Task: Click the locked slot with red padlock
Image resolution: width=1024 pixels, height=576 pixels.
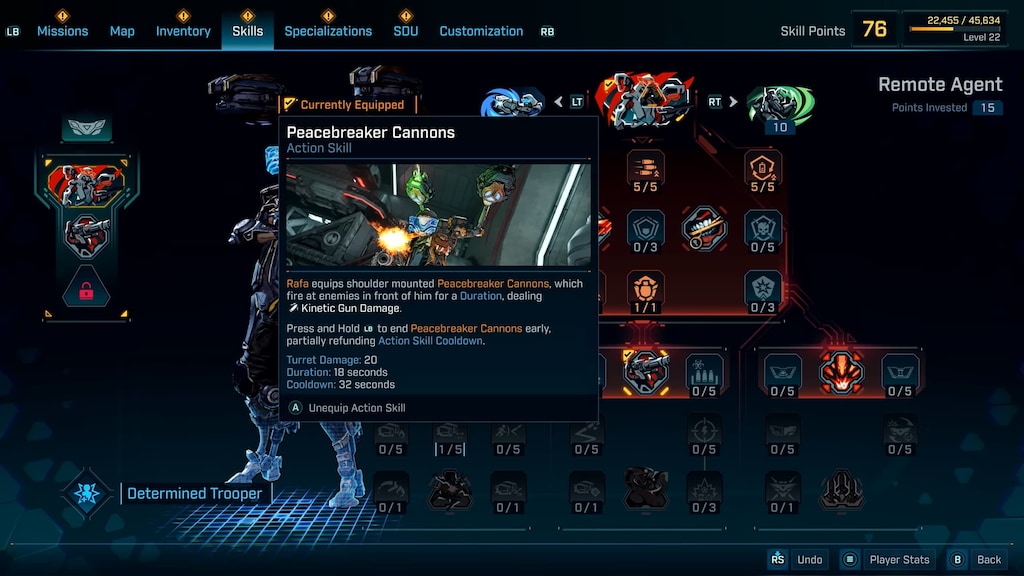Action: (x=85, y=292)
